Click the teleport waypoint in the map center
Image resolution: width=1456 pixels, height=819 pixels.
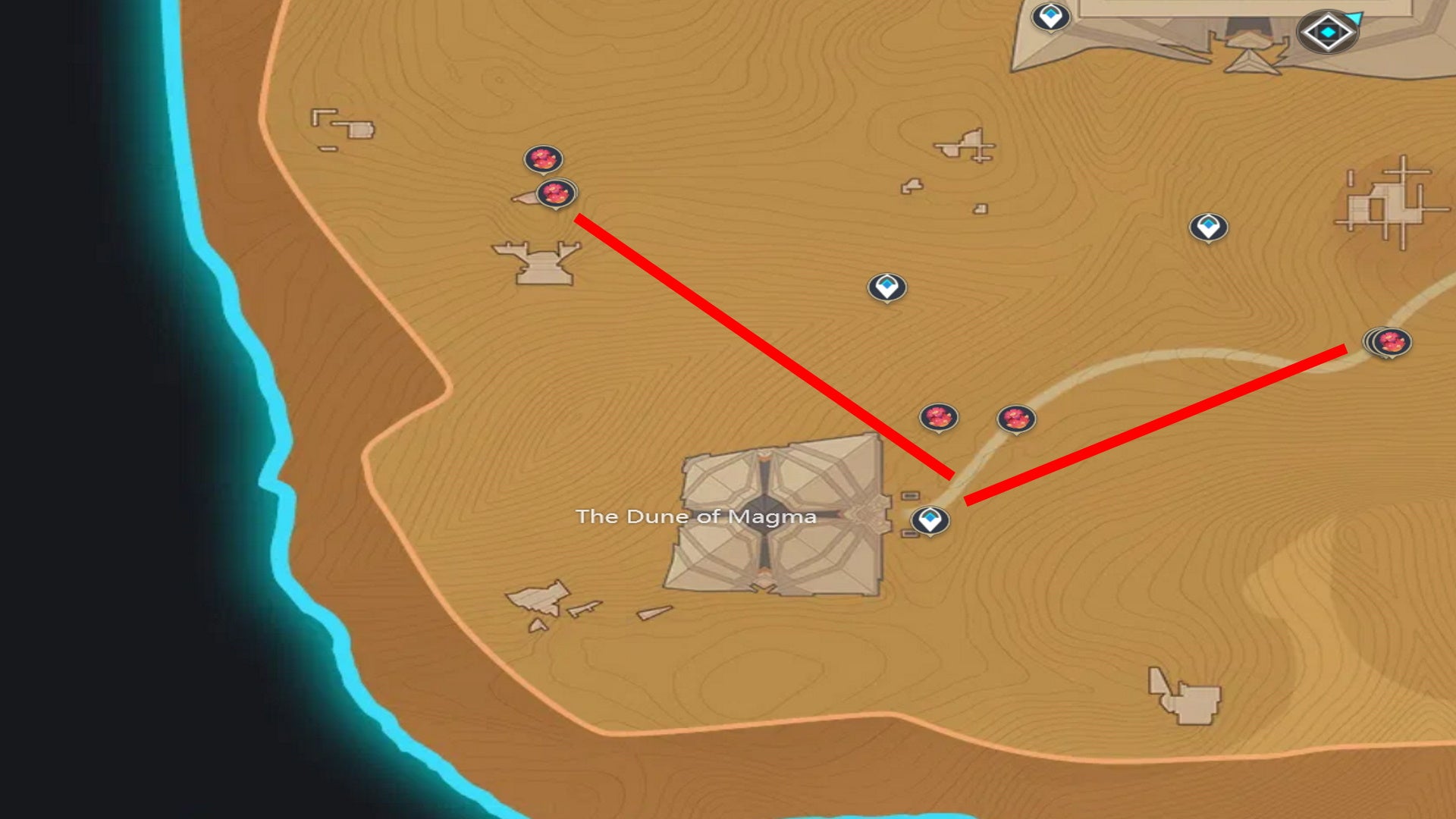point(886,287)
